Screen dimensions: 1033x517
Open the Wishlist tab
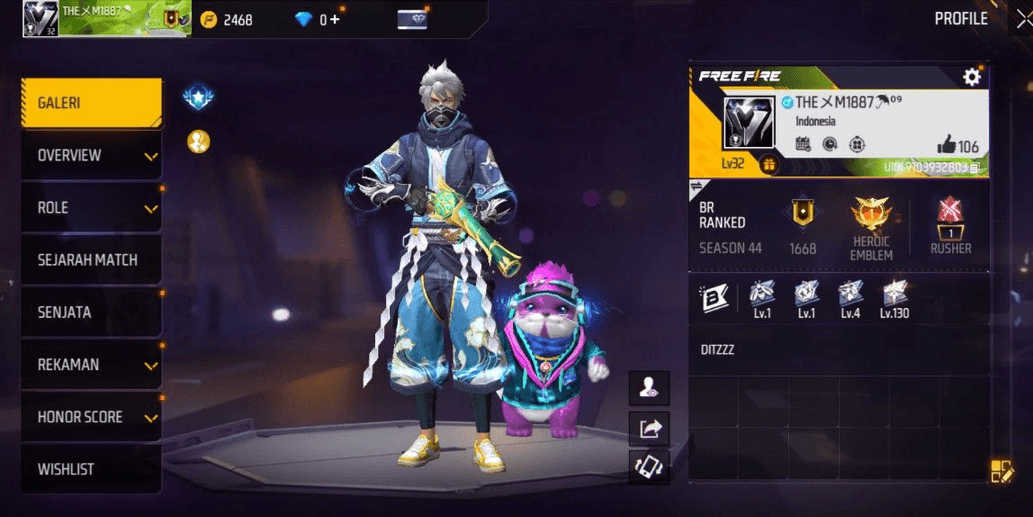coord(91,469)
